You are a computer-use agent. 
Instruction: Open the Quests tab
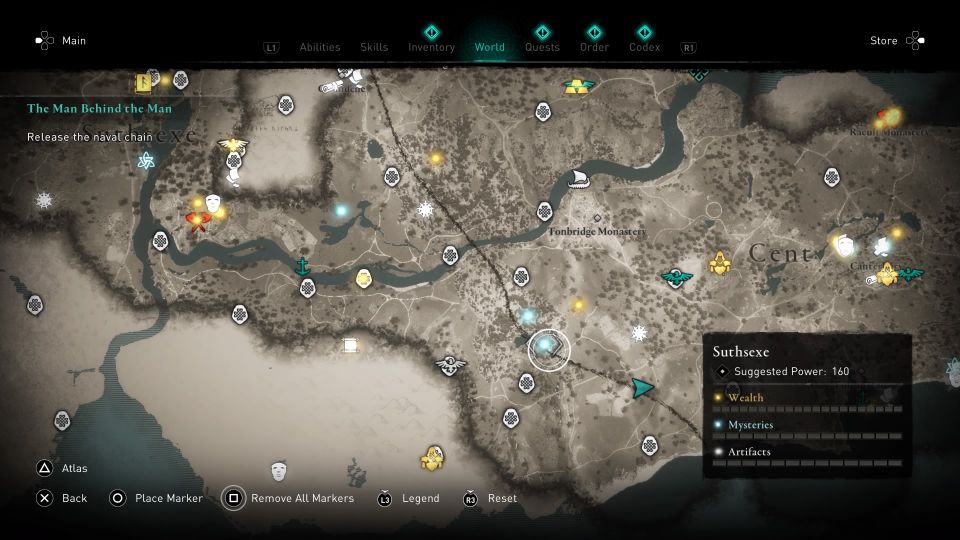(x=542, y=47)
